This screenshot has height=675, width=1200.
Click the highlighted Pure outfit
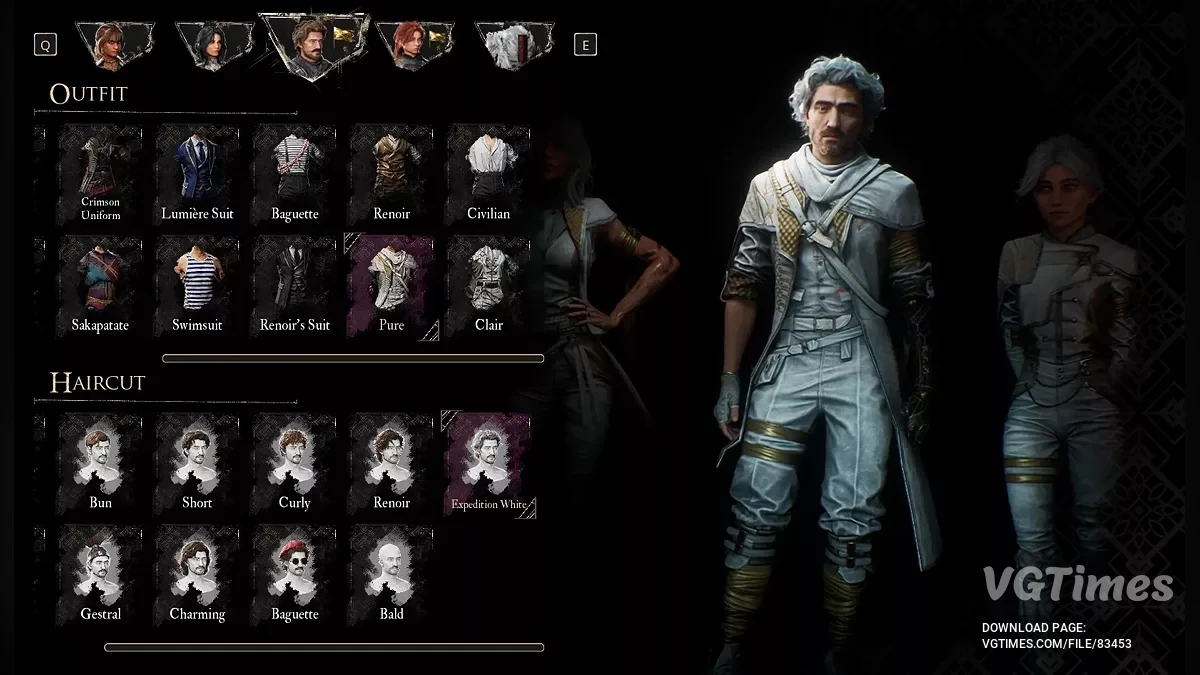click(392, 285)
